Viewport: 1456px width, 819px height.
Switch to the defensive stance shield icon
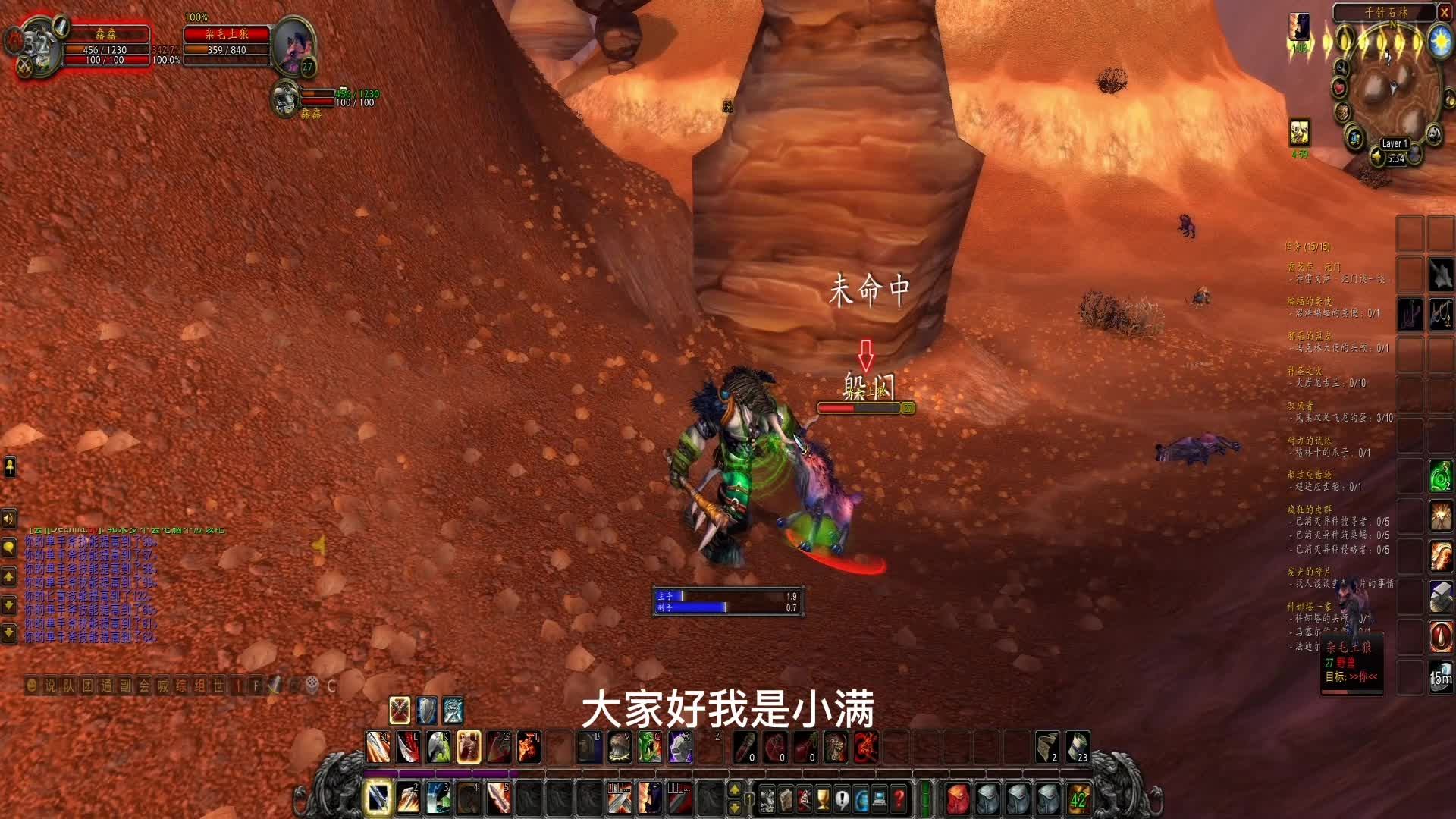click(x=426, y=711)
